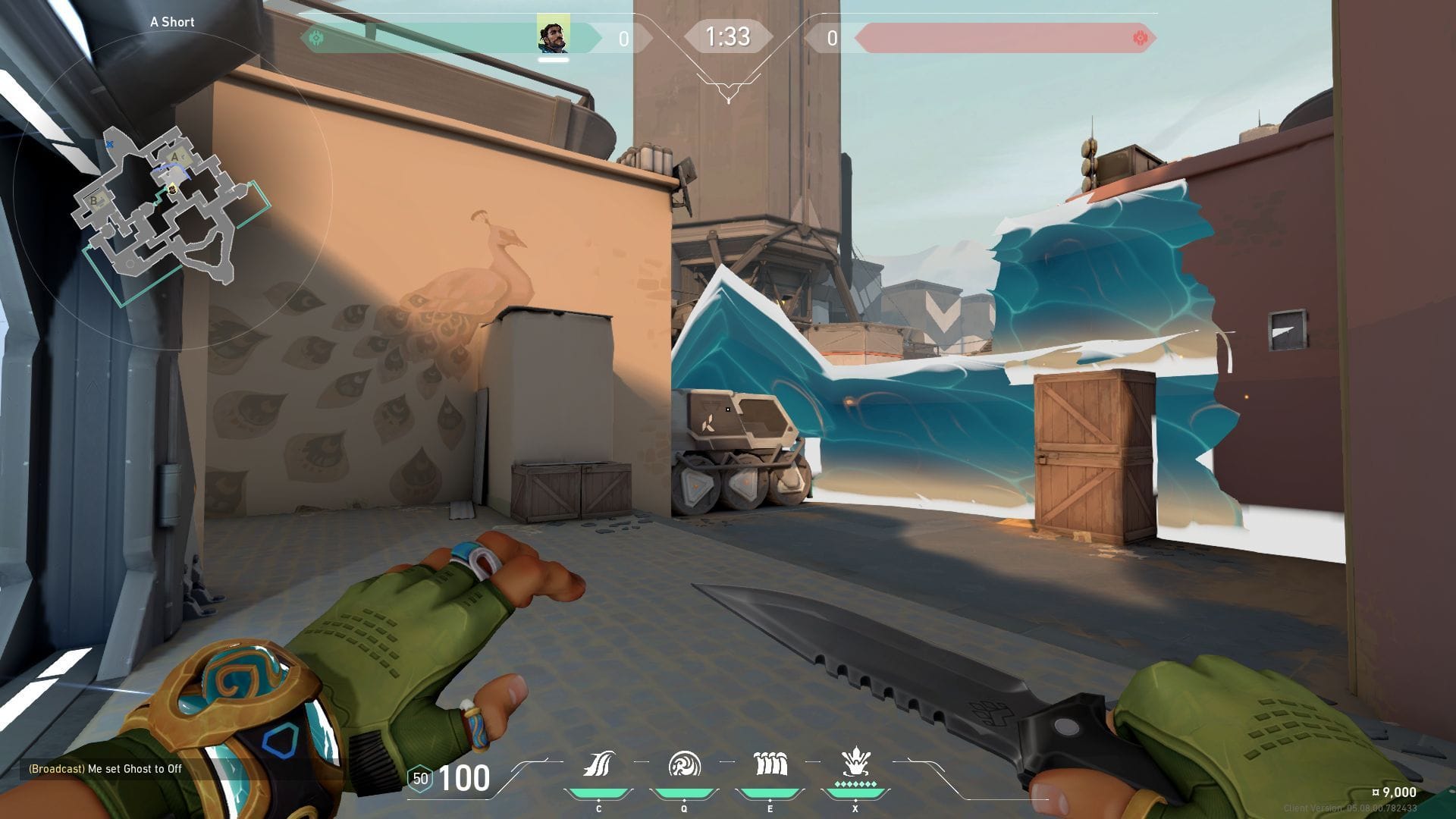The image size is (1456, 819).
Task: Activate Harbor's Cascade ability icon
Action: pos(598,764)
